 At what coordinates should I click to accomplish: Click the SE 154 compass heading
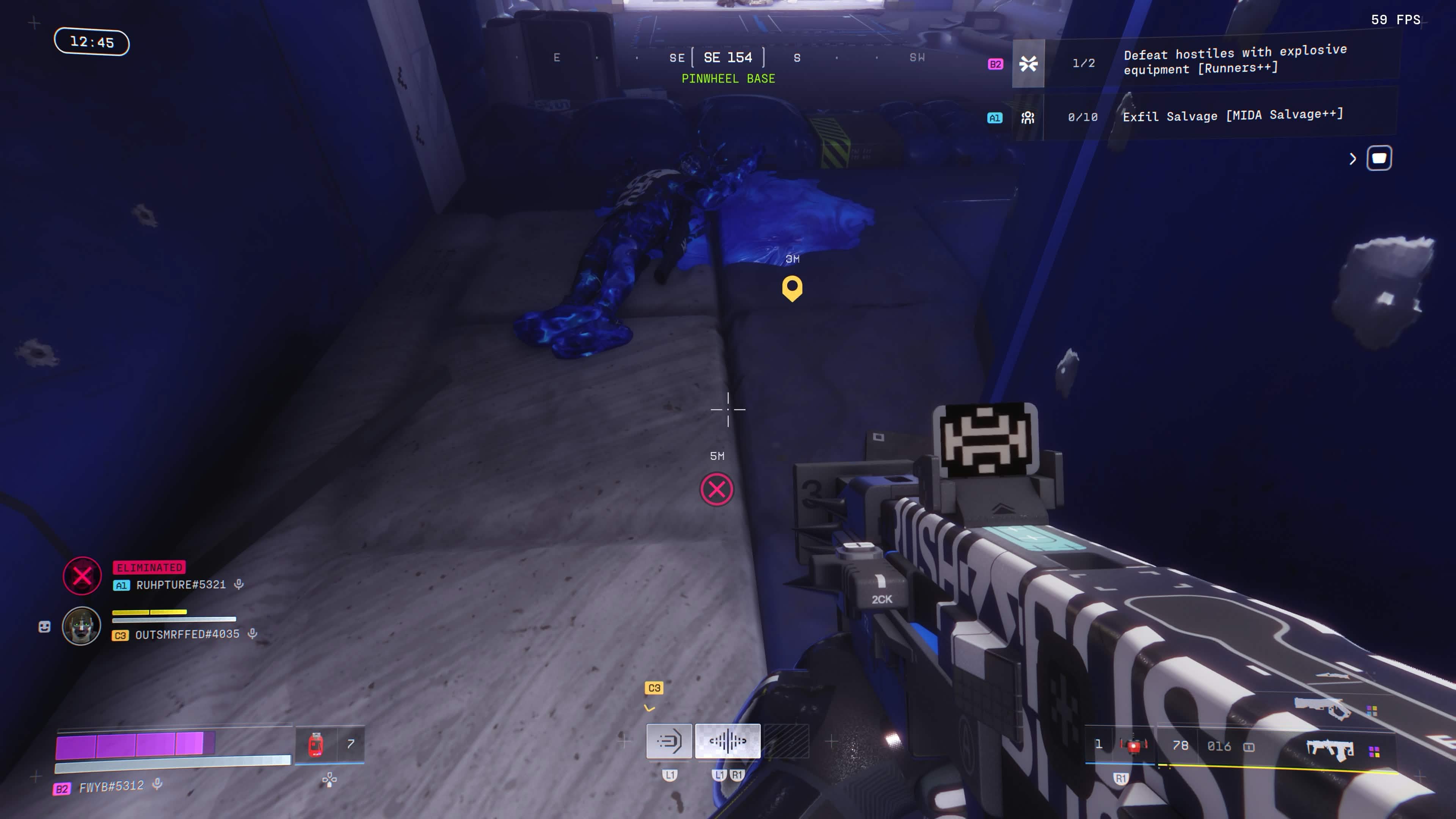tap(728, 58)
